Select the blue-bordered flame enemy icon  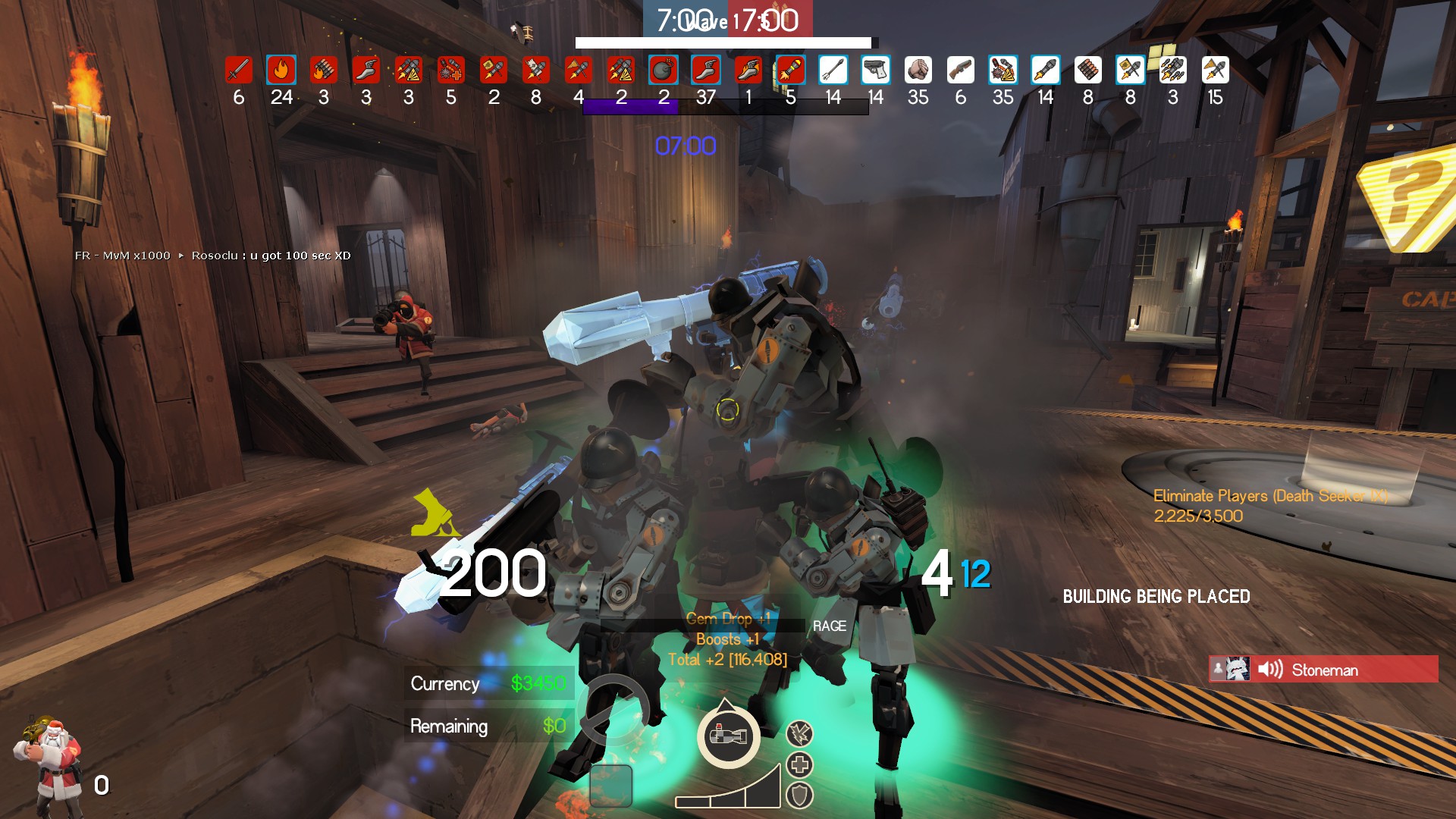[x=281, y=71]
